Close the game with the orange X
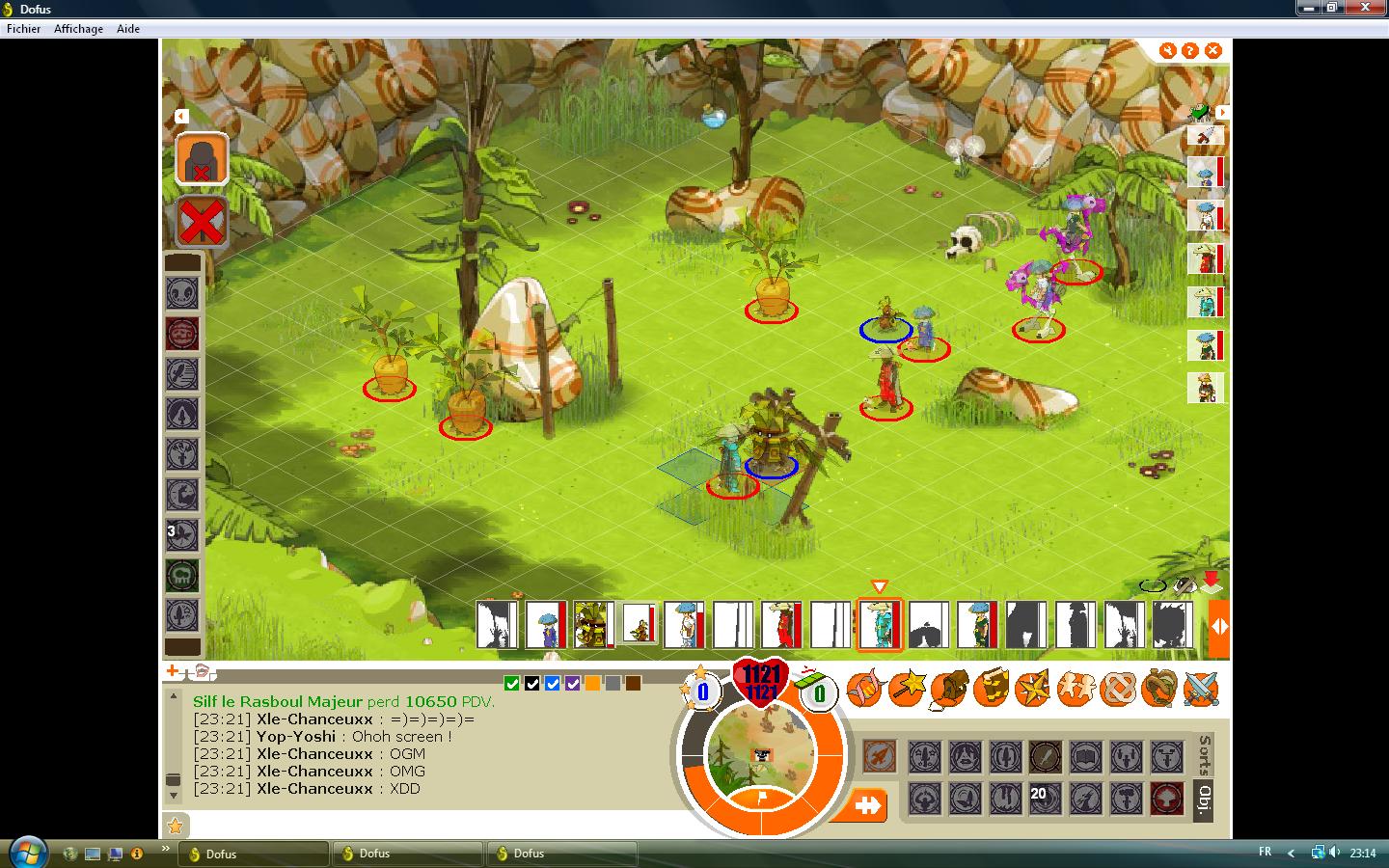Image resolution: width=1389 pixels, height=868 pixels. [1213, 50]
